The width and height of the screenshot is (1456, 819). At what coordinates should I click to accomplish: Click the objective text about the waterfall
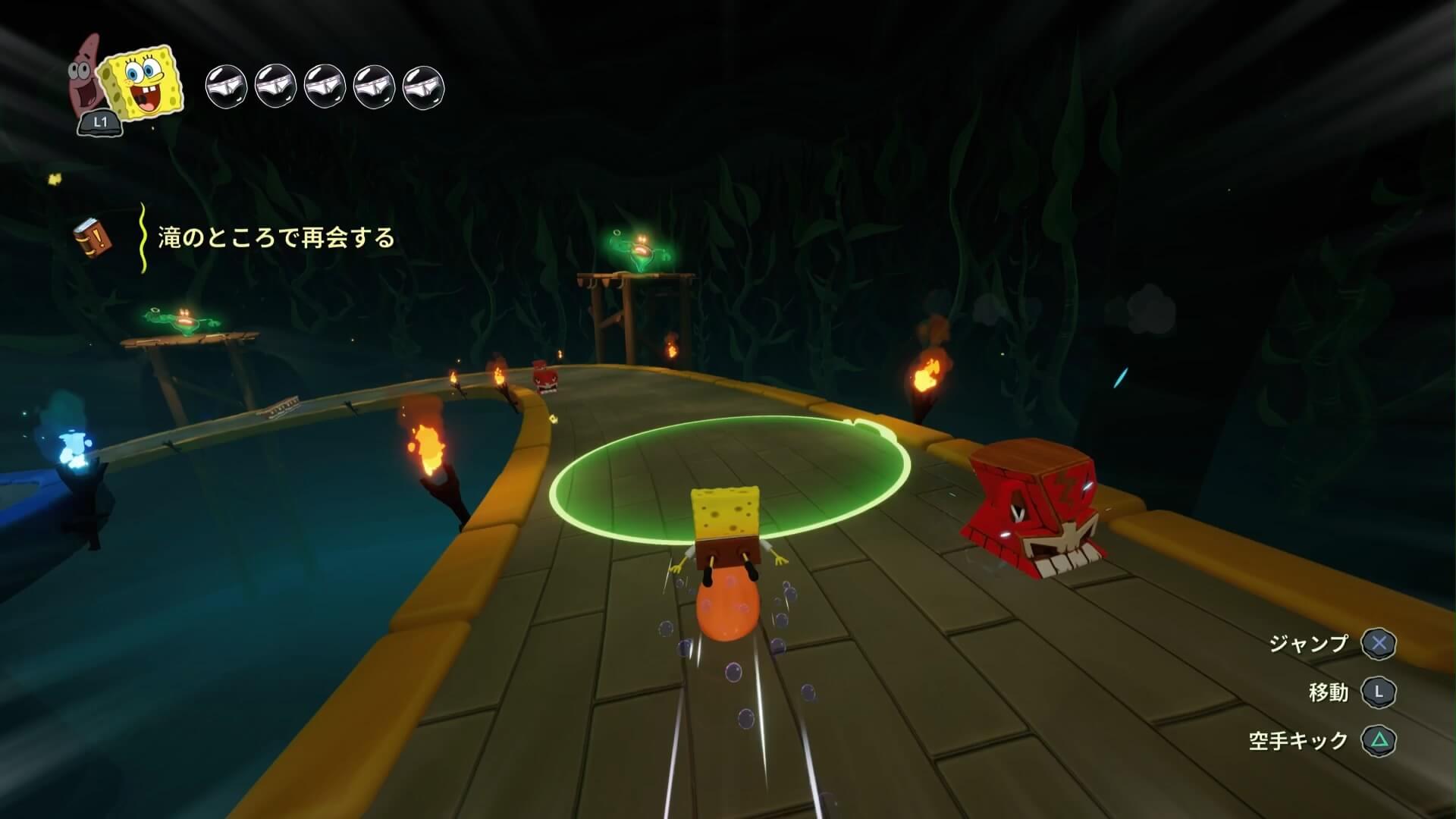coord(276,238)
